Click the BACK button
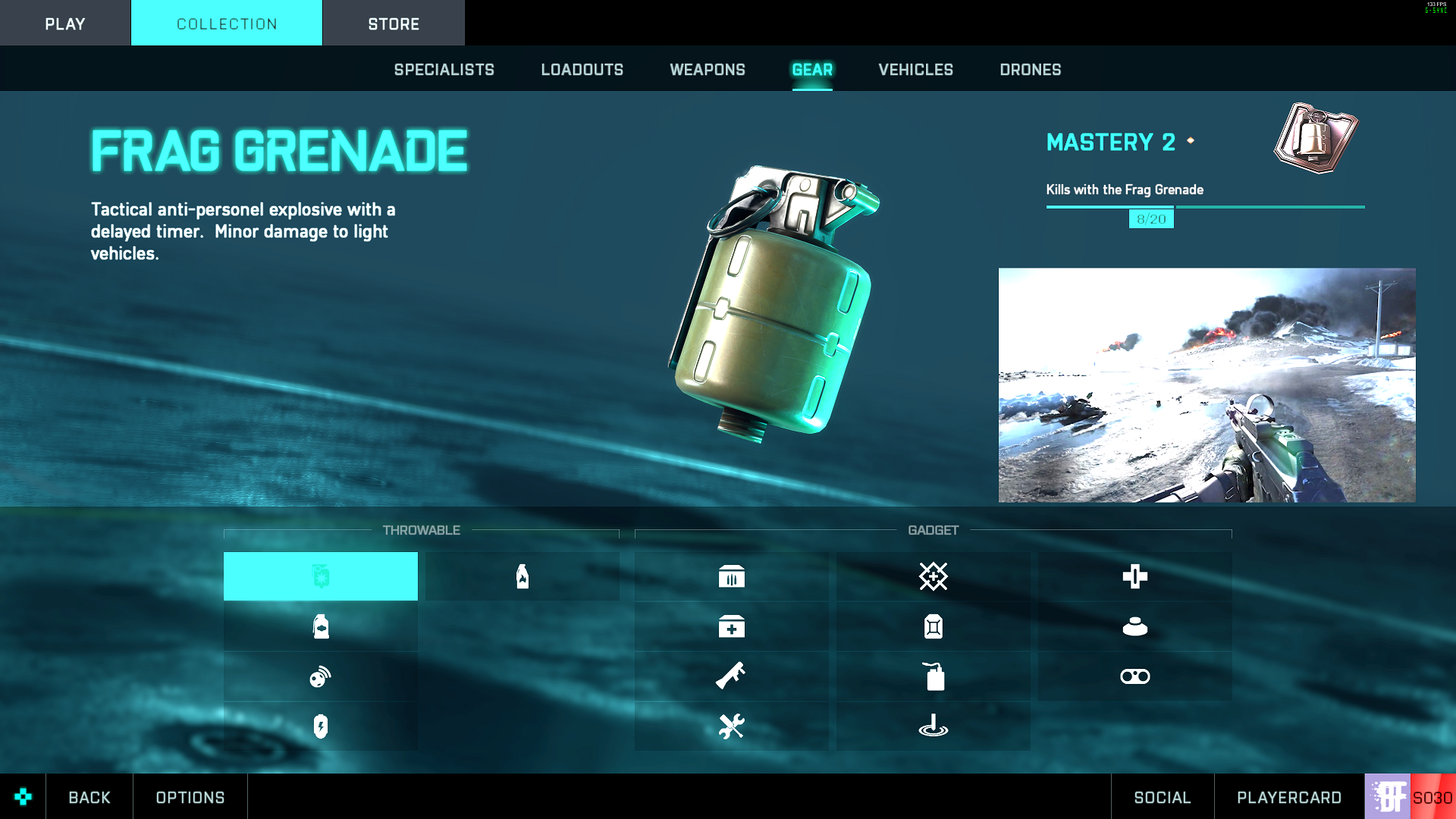 [89, 797]
